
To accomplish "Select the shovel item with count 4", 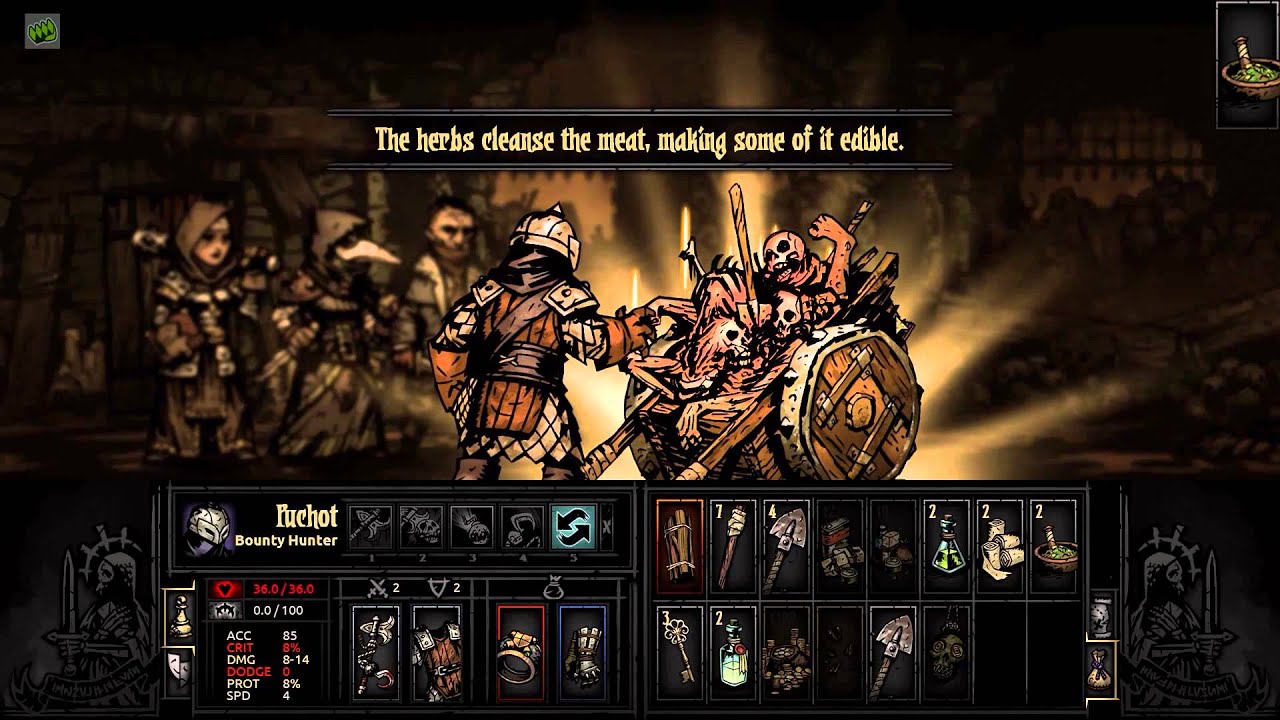I will click(788, 545).
